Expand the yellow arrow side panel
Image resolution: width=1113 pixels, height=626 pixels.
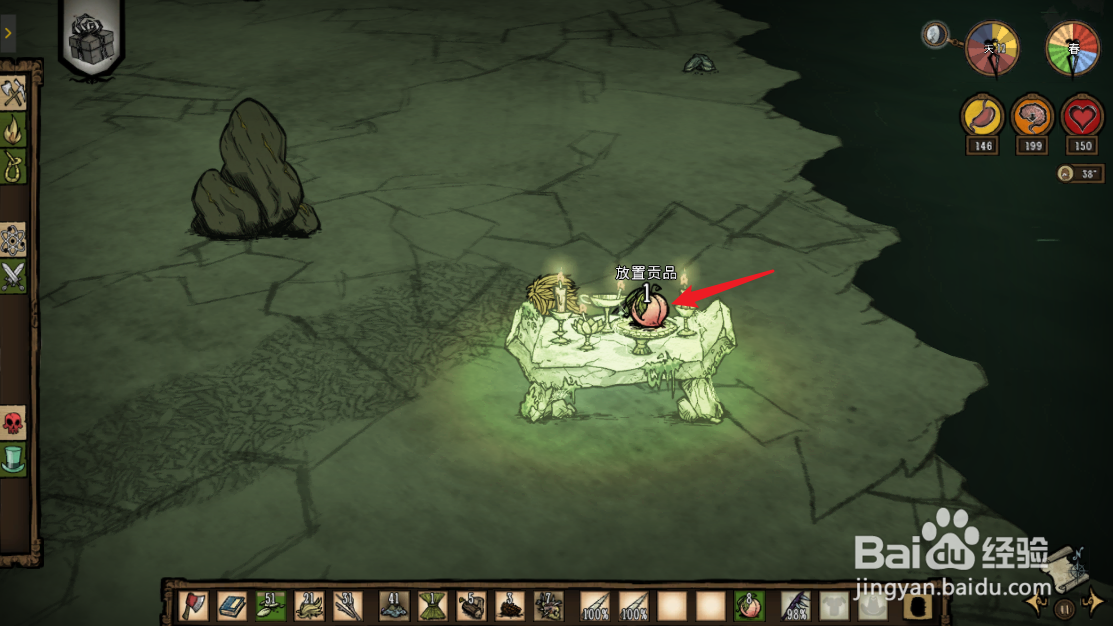tap(8, 33)
